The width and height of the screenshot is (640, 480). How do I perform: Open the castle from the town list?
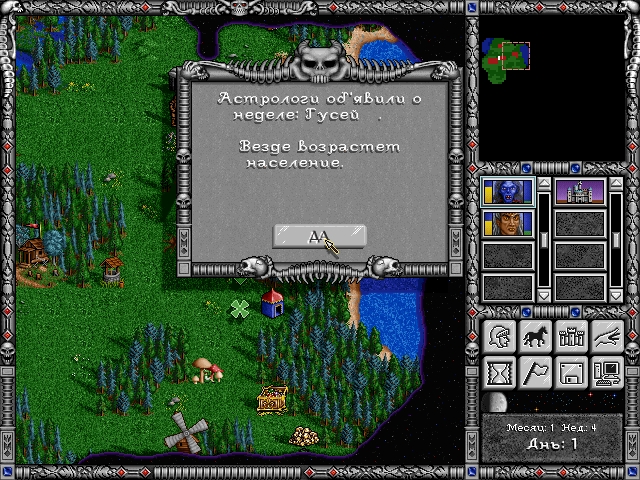(580, 190)
